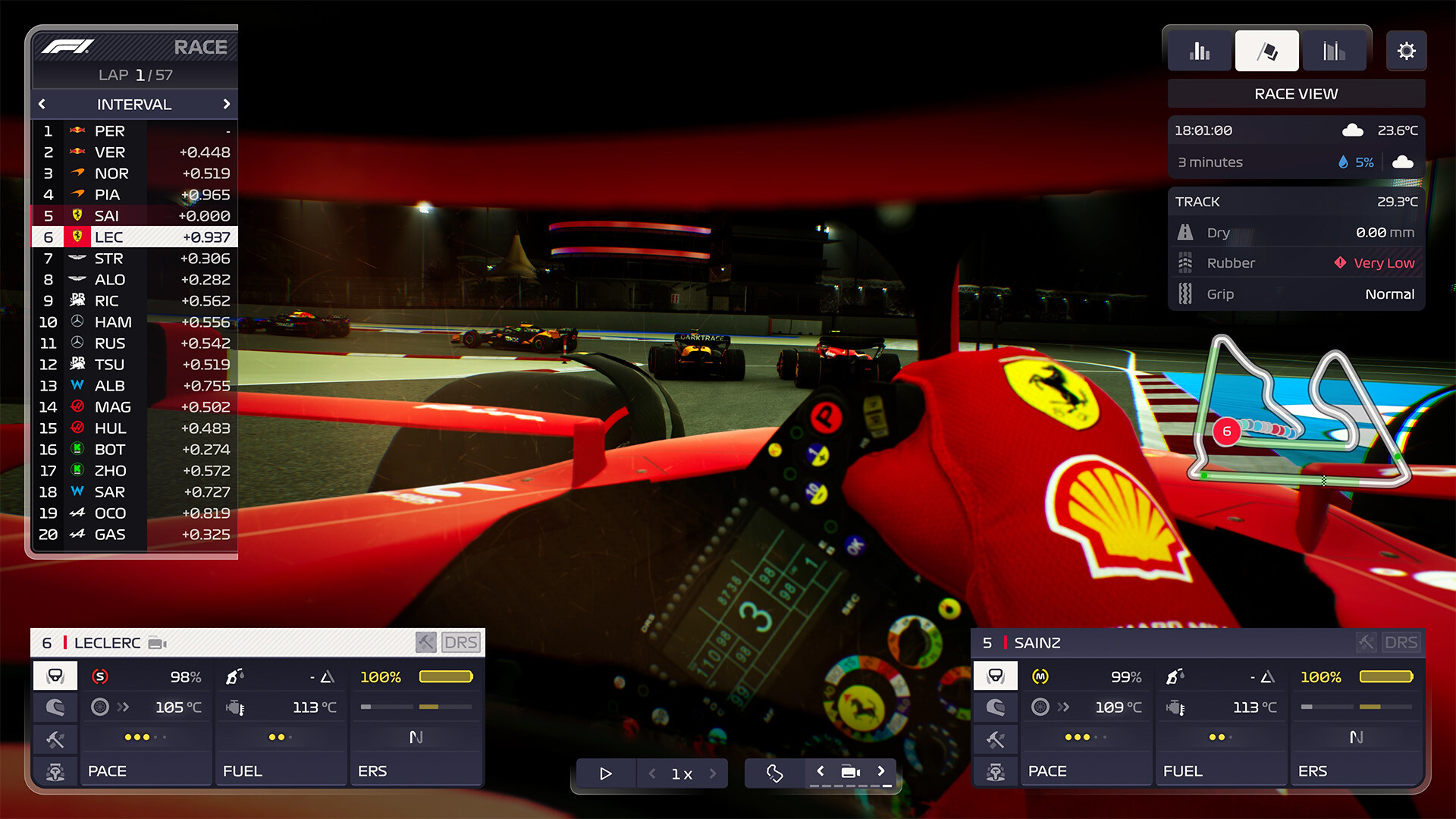Screen dimensions: 1456x819
Task: Click the RACE VIEW header bar
Action: pyautogui.click(x=1295, y=93)
